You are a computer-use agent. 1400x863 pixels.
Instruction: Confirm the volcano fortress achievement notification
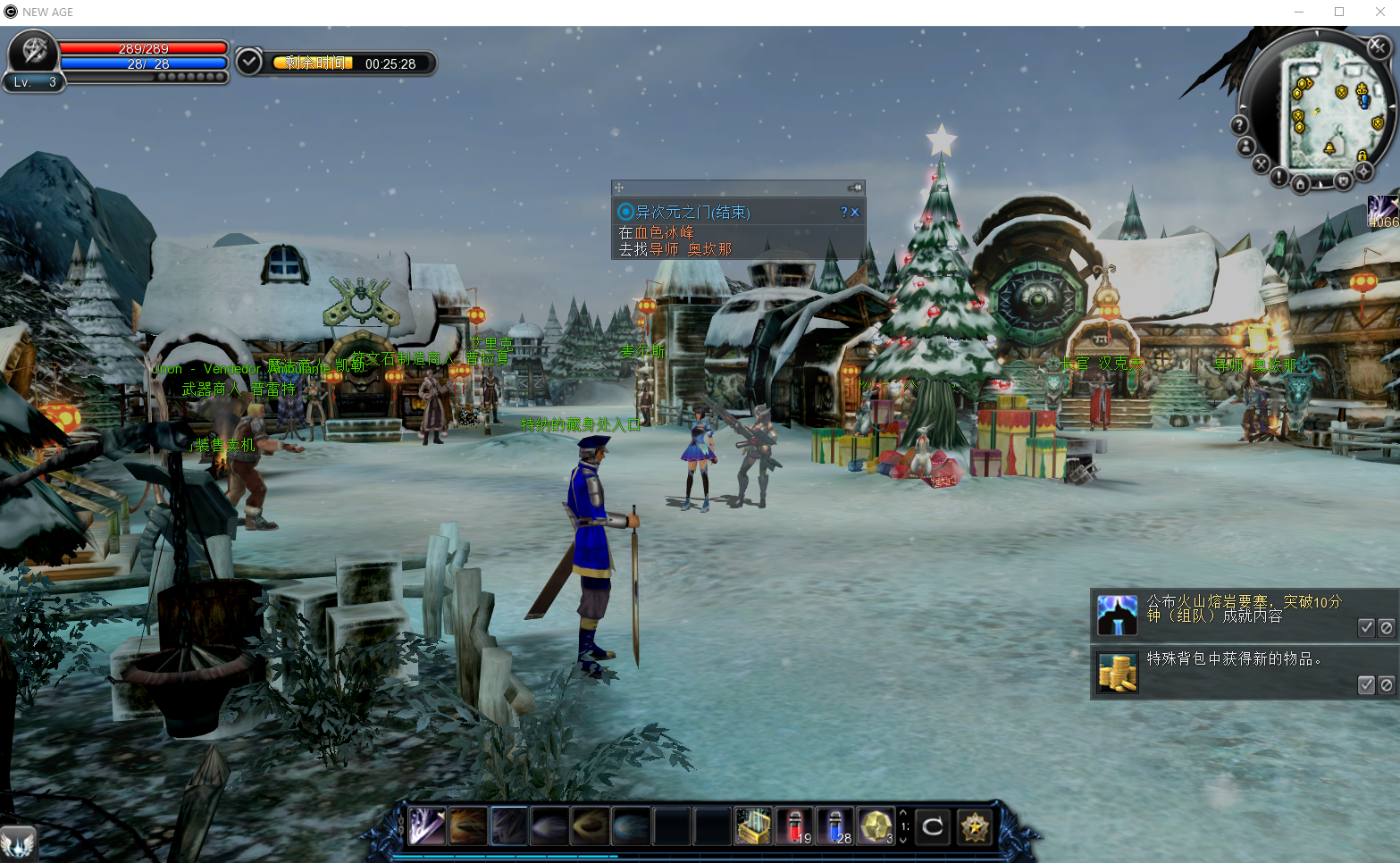coord(1366,627)
